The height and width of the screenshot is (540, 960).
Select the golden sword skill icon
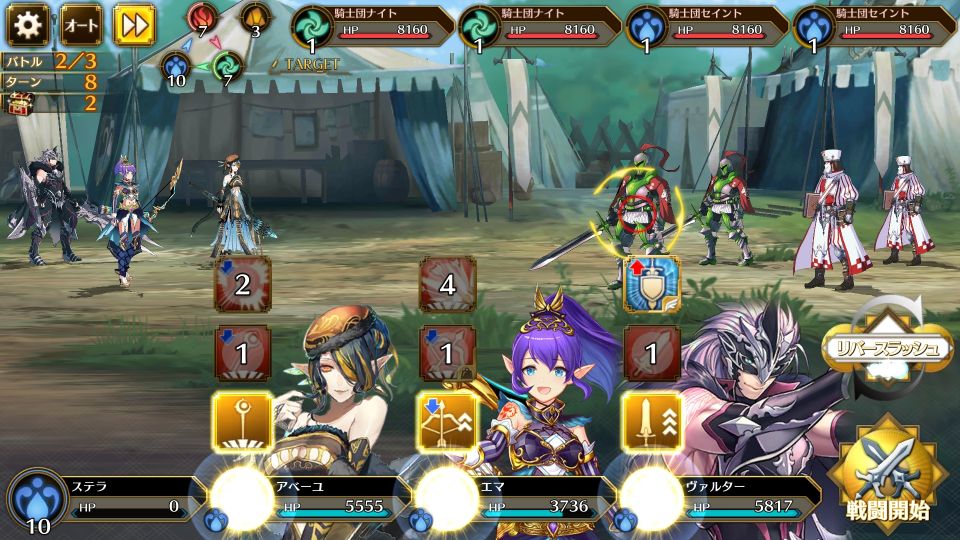pos(652,421)
